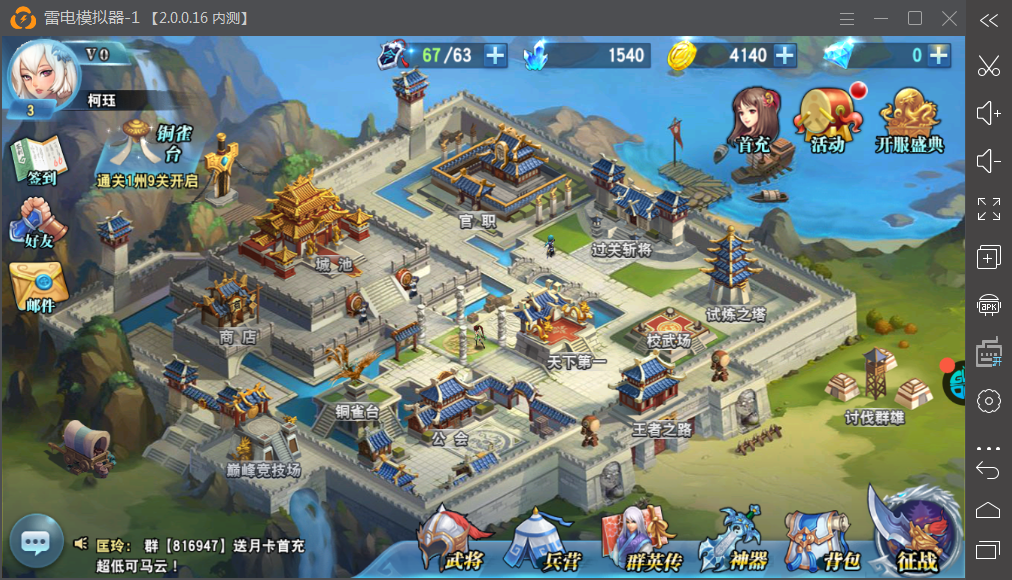This screenshot has height=580, width=1012.
Task: Add stamina with the plus button beside 67/63
Action: click(x=495, y=55)
